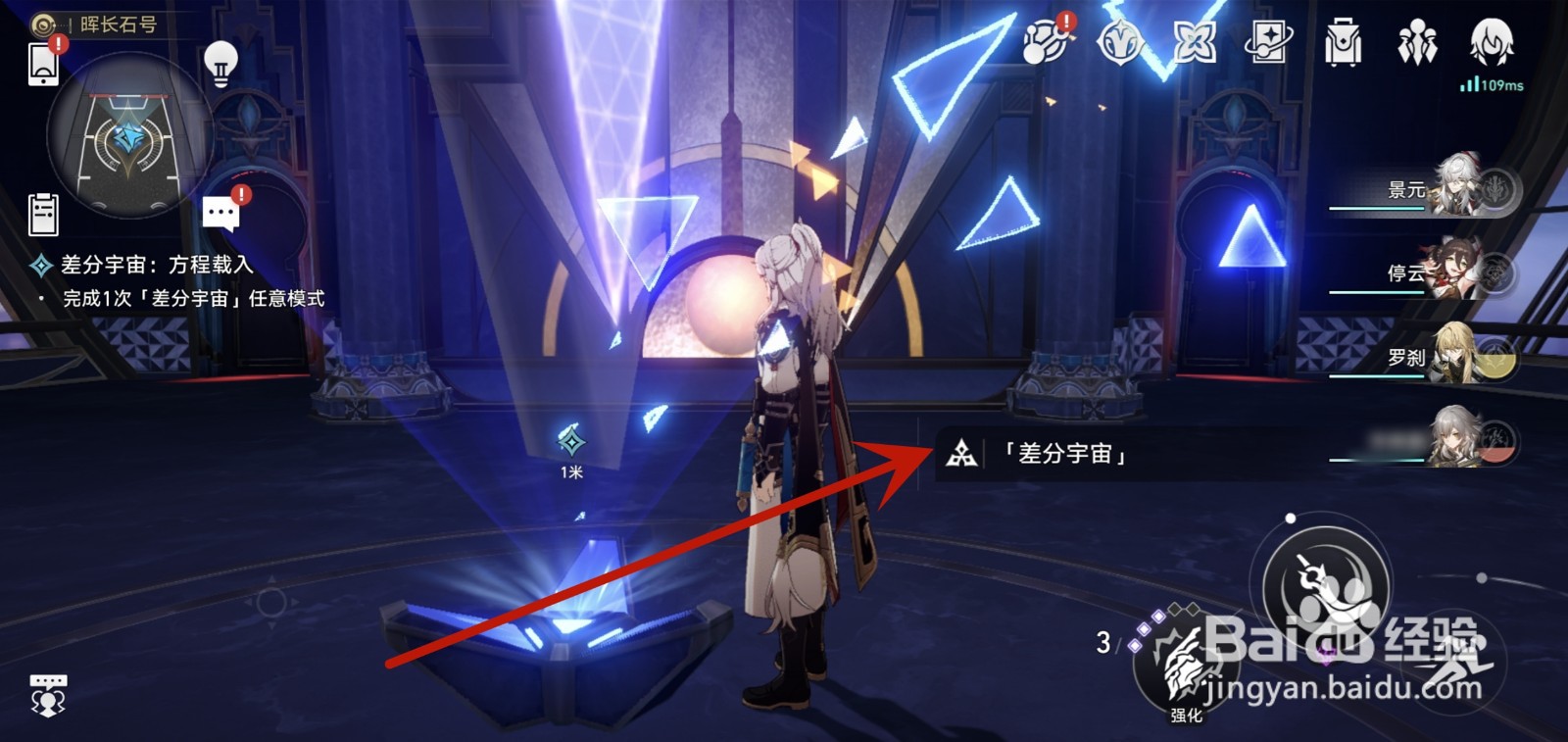Open the chat bubble with notification badge
The image size is (1568, 742).
[222, 211]
